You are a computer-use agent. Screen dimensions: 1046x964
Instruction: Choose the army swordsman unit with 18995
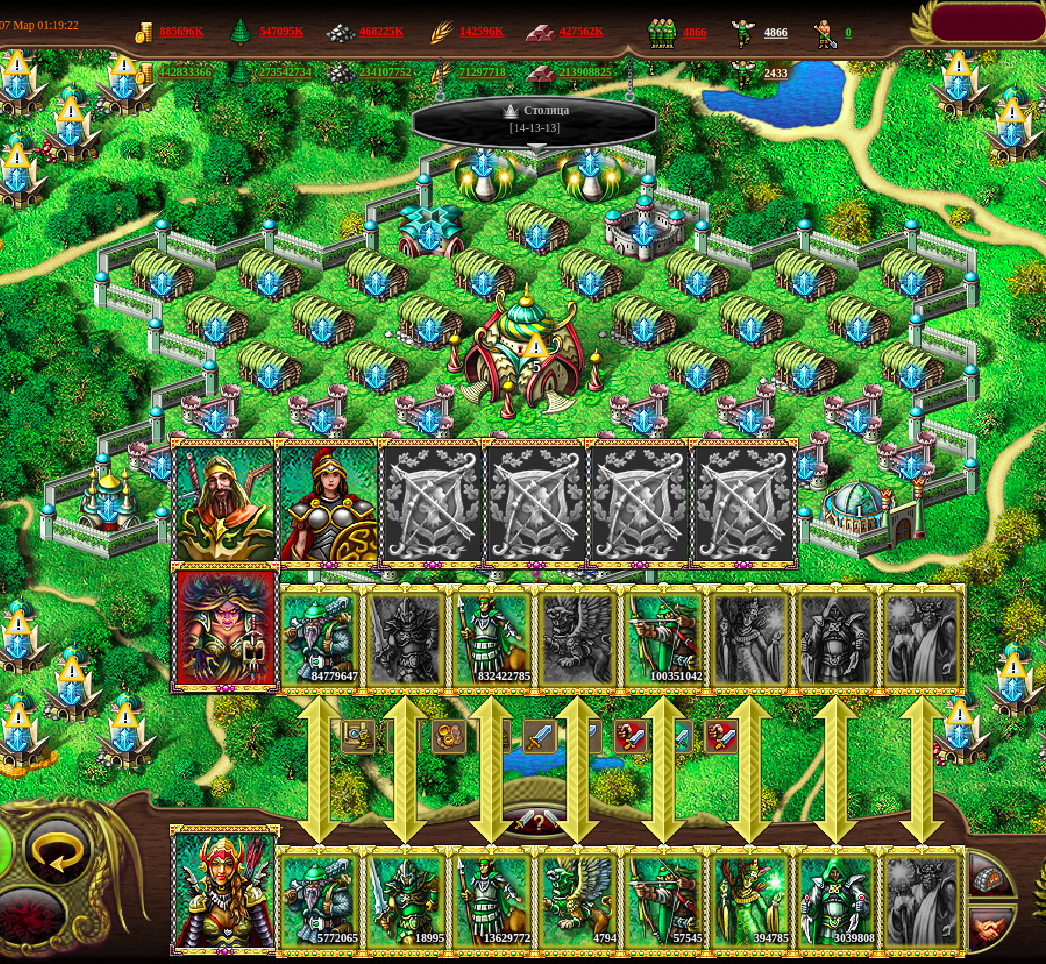405,900
